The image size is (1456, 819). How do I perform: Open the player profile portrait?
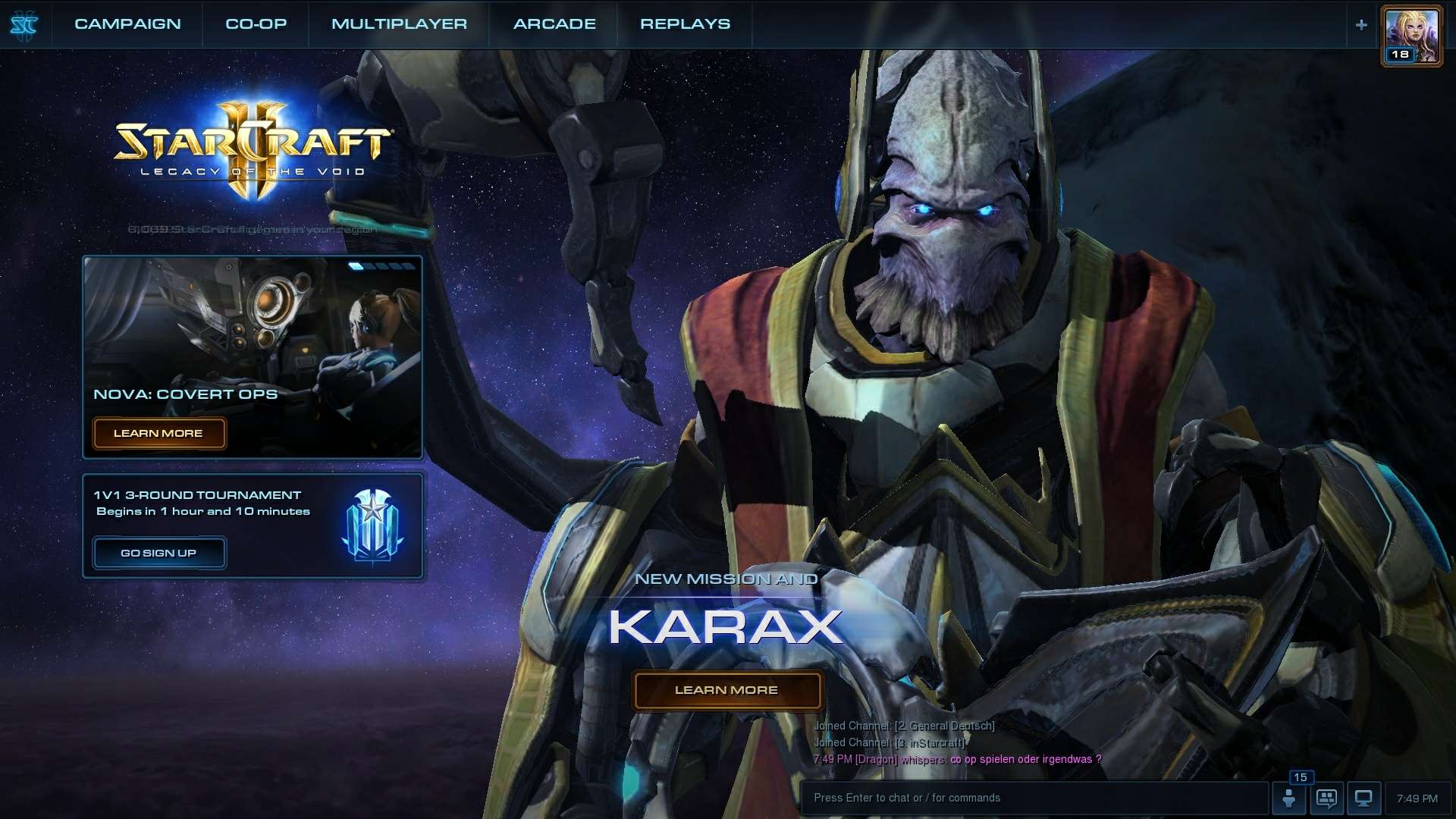pos(1411,36)
